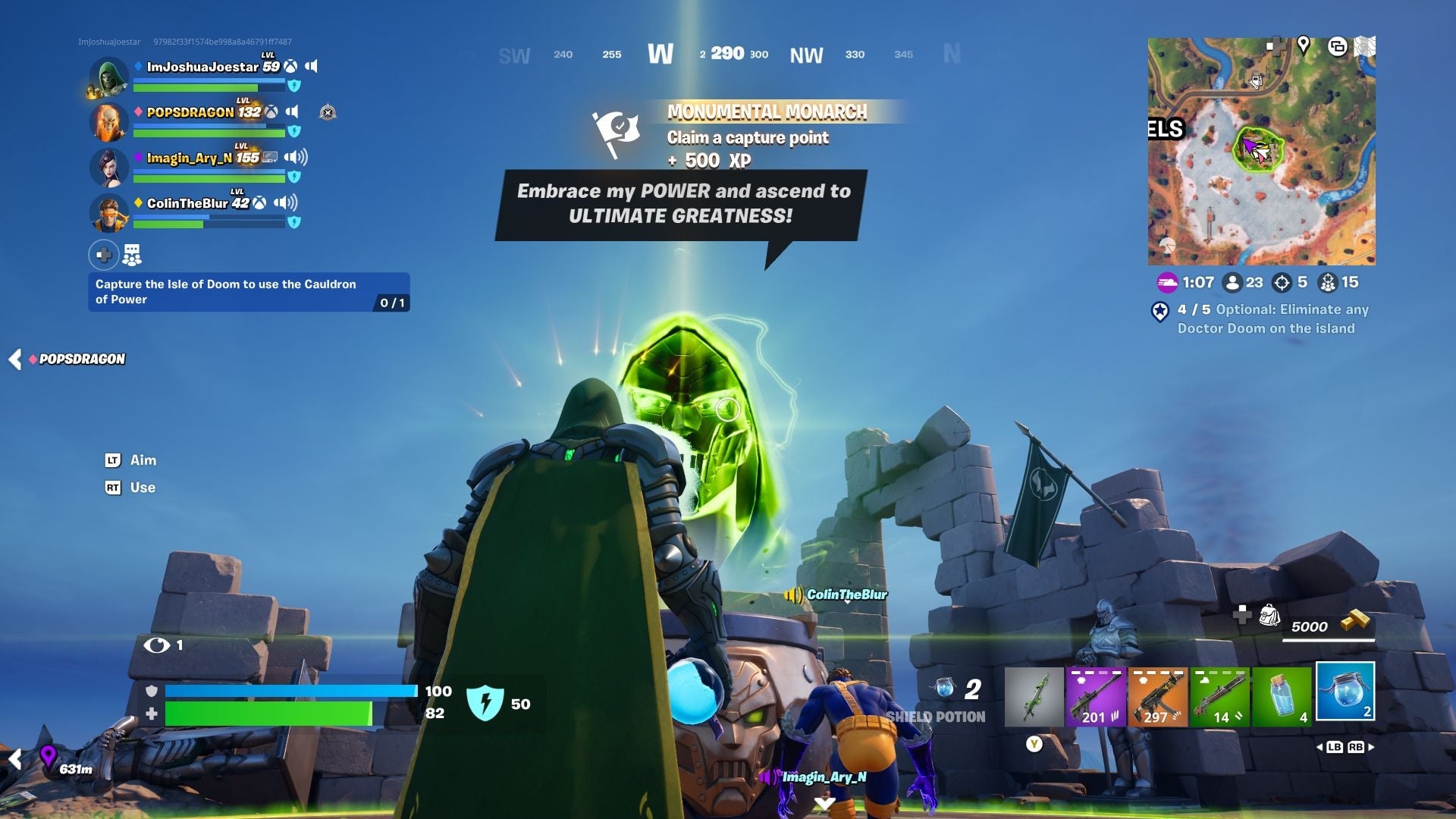Select the players remaining icon showing 23
The image size is (1456, 819).
1232,282
